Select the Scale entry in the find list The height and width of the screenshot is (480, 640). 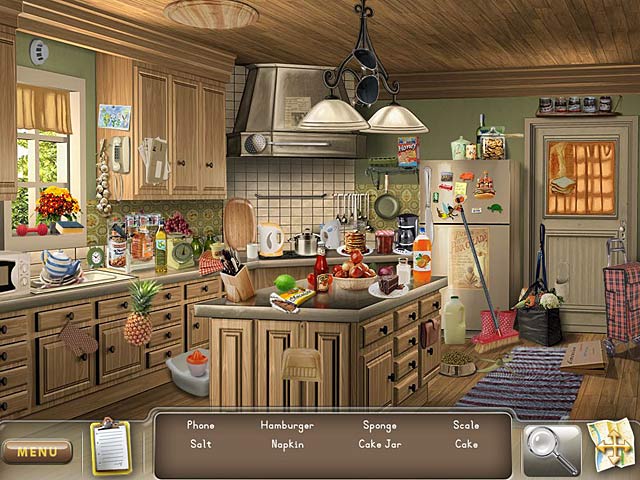click(x=466, y=425)
